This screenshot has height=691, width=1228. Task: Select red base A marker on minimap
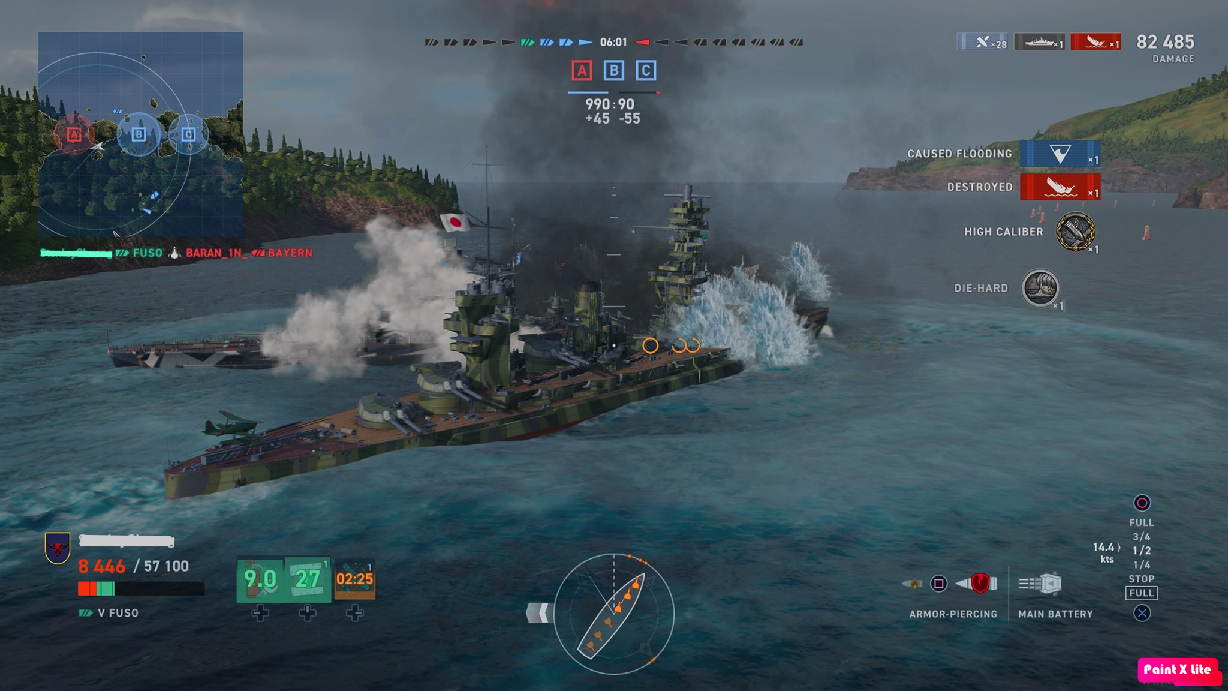click(x=73, y=132)
